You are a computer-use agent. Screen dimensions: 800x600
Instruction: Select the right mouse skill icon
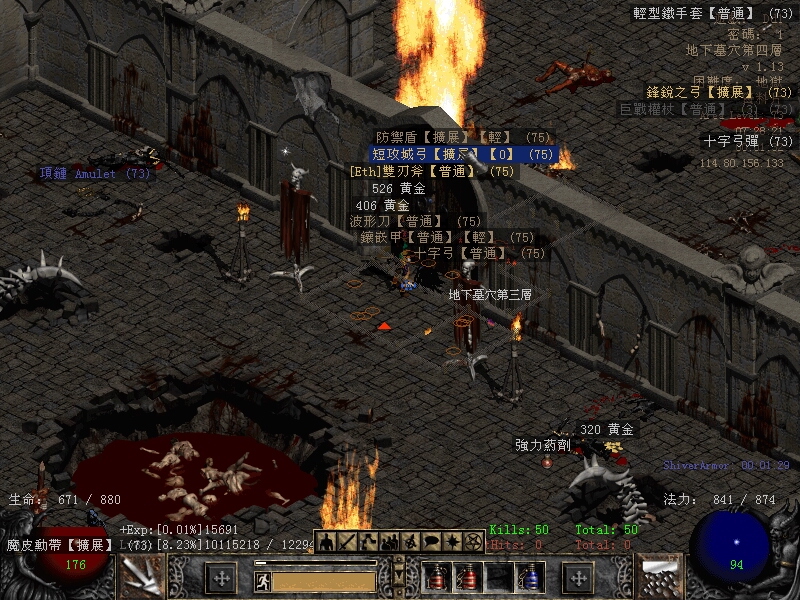pyautogui.click(x=658, y=577)
